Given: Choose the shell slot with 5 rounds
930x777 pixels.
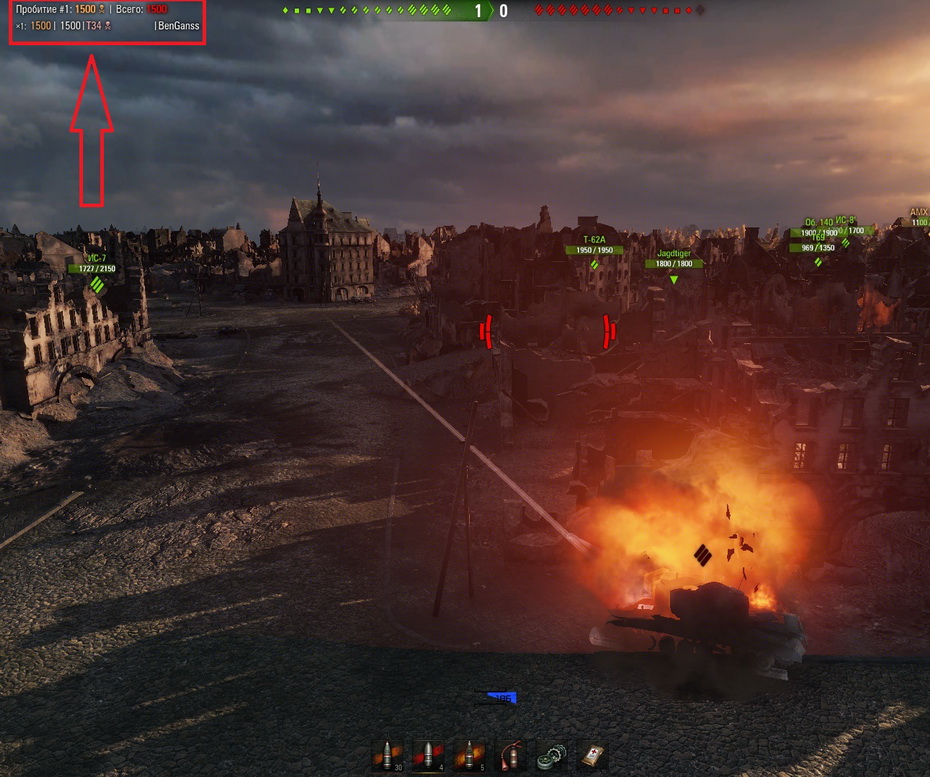Looking at the screenshot, I should (x=470, y=754).
